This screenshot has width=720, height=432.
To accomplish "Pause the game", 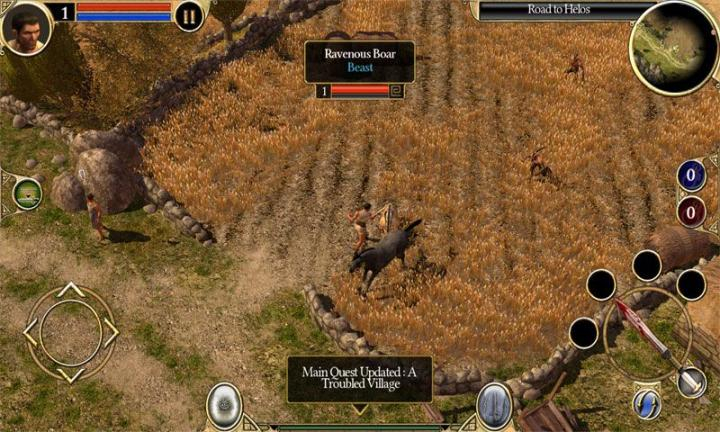I will click(188, 14).
